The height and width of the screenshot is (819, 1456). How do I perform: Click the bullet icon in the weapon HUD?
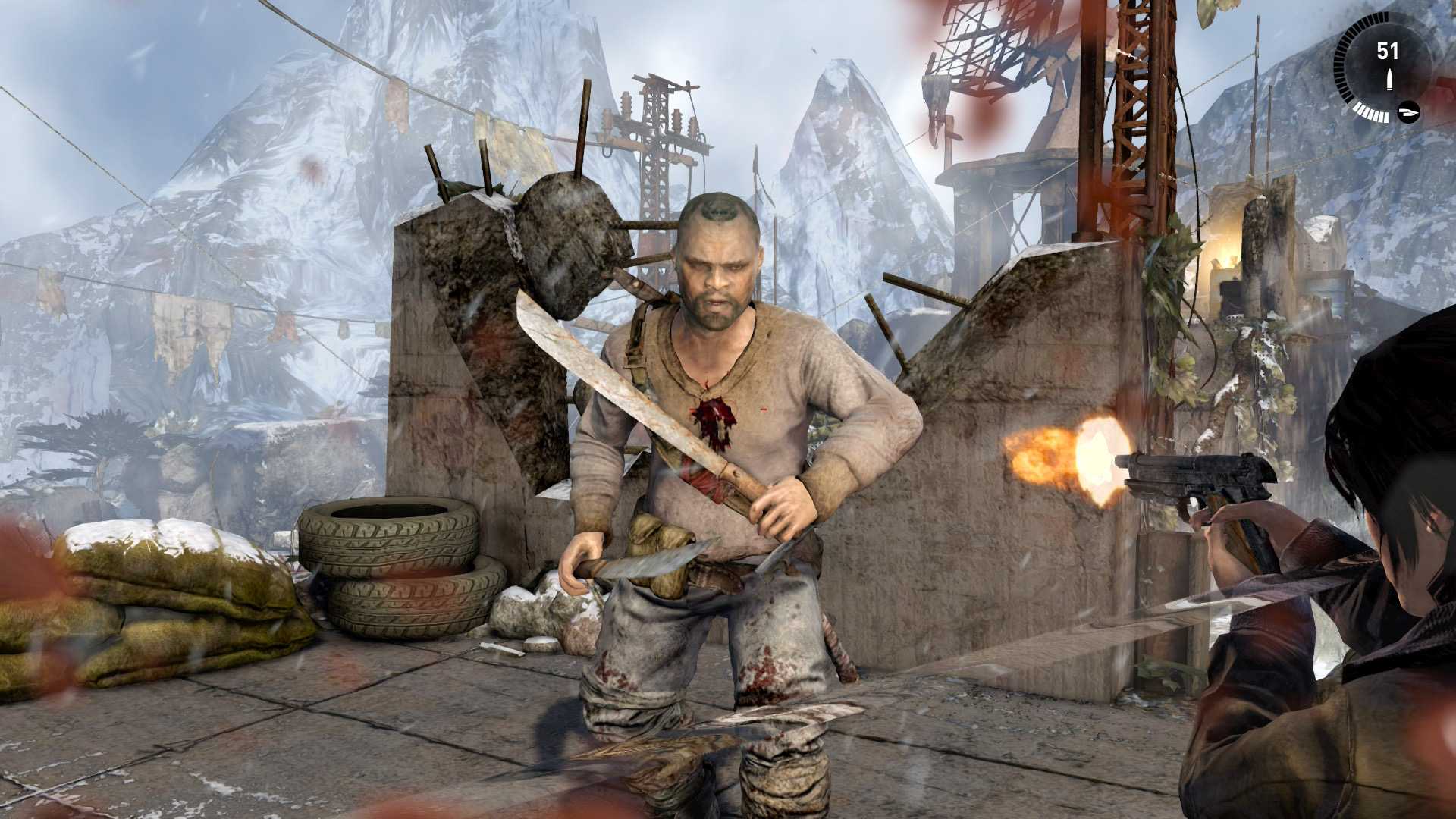point(1389,80)
